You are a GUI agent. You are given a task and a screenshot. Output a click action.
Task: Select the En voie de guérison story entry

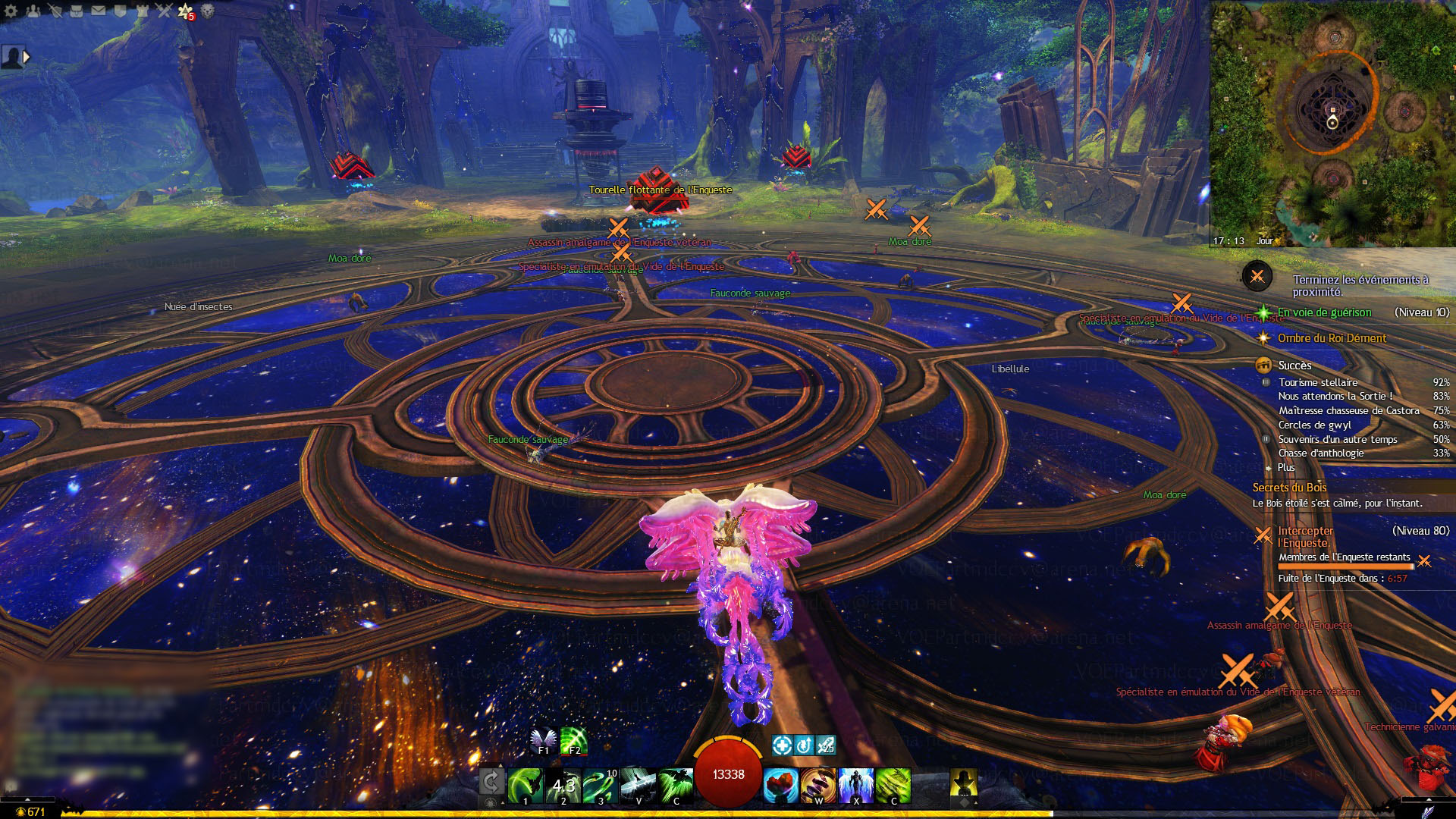(x=1324, y=312)
